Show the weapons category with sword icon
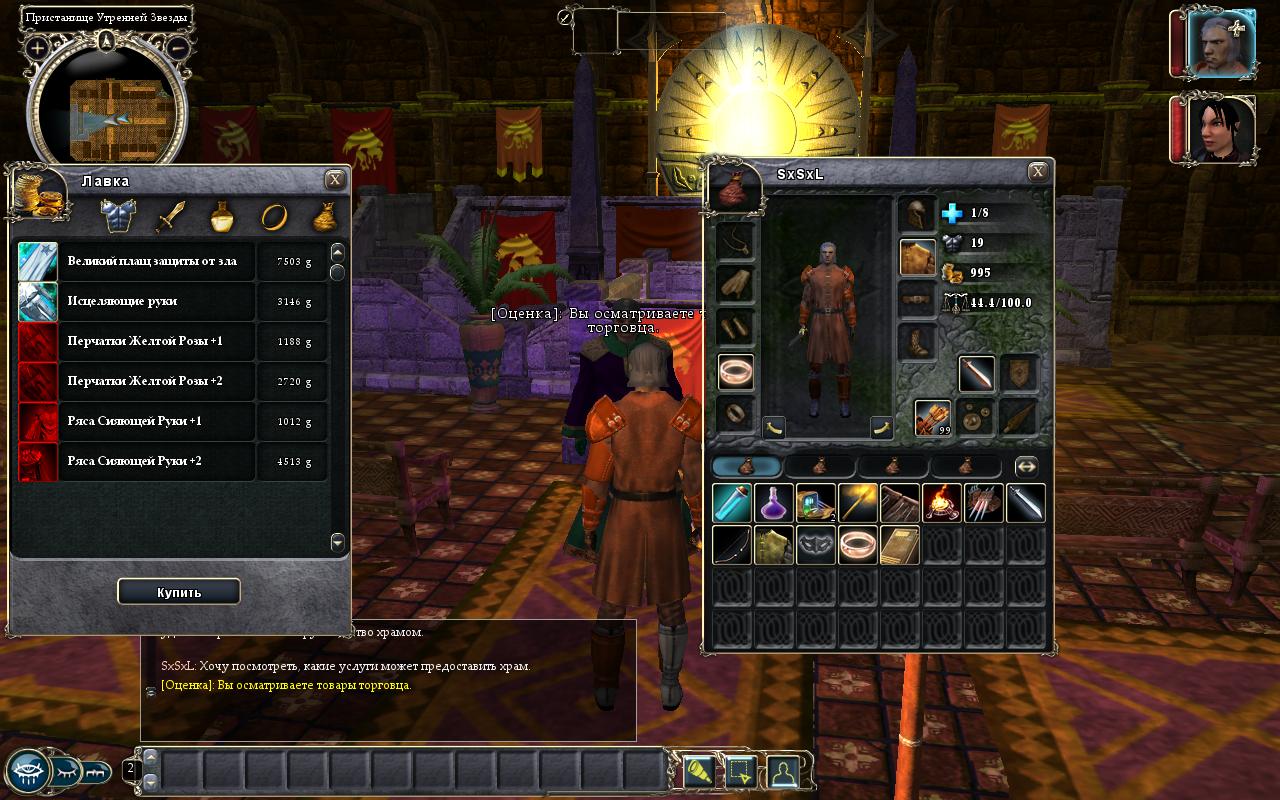This screenshot has width=1280, height=800. tap(171, 215)
